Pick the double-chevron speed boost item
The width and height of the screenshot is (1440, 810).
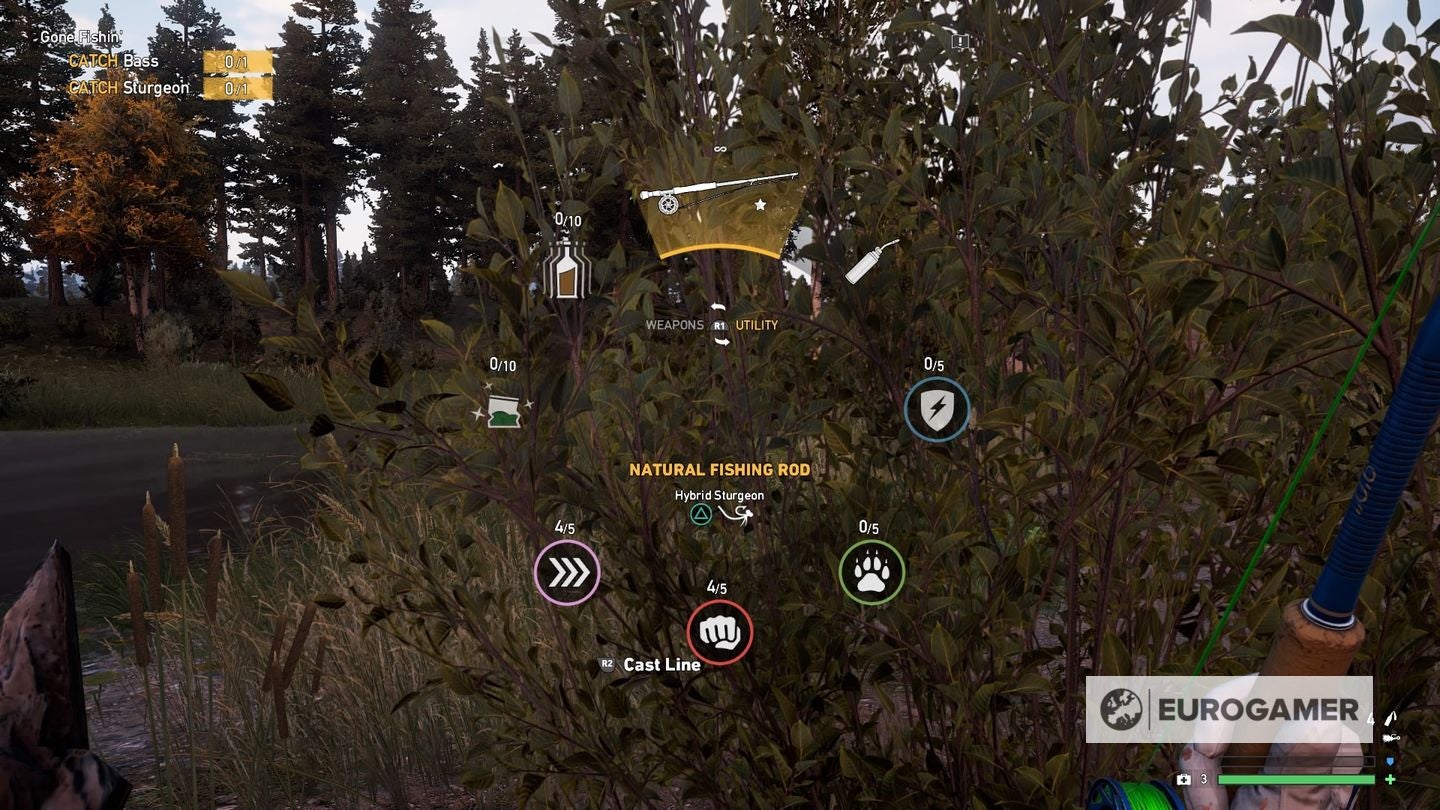pyautogui.click(x=566, y=570)
